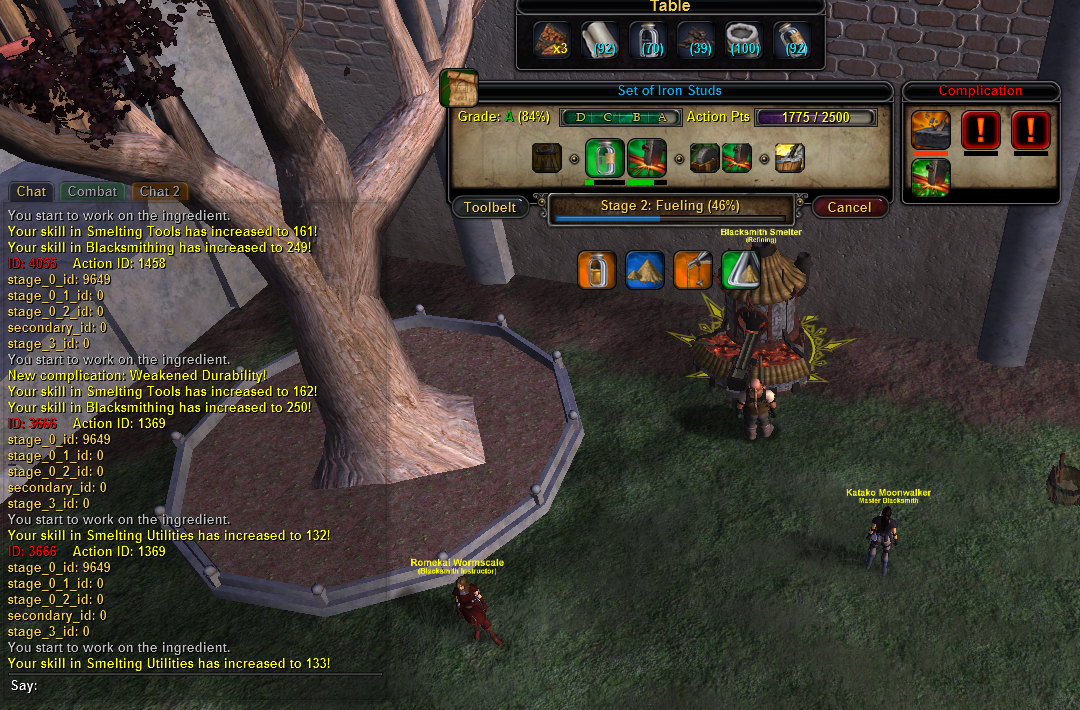Switch to the Chat 2 tab
This screenshot has width=1080, height=710.
159,191
